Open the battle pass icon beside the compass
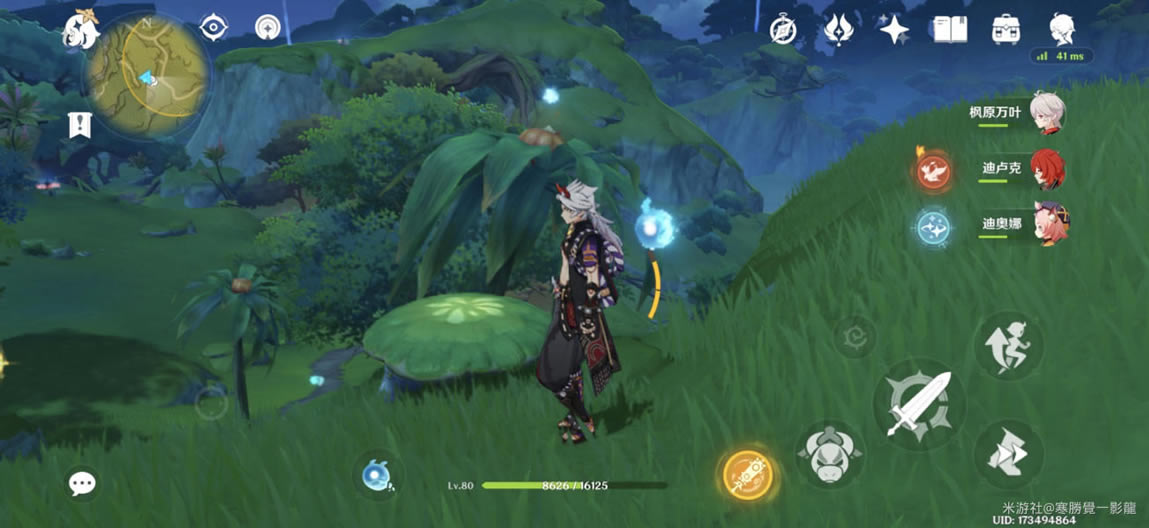Image resolution: width=1149 pixels, height=528 pixels. (x=838, y=30)
